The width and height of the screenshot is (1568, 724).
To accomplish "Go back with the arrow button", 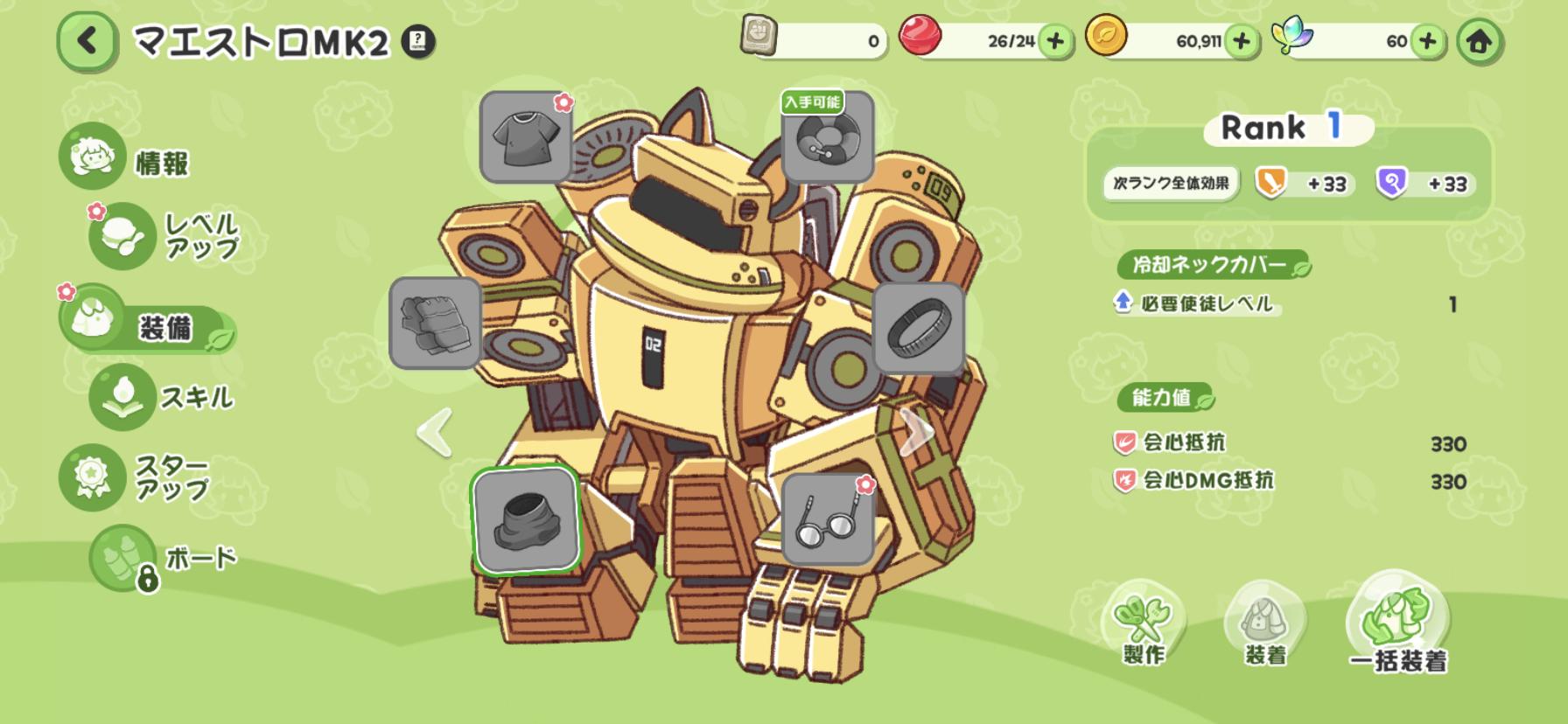I will (x=87, y=41).
